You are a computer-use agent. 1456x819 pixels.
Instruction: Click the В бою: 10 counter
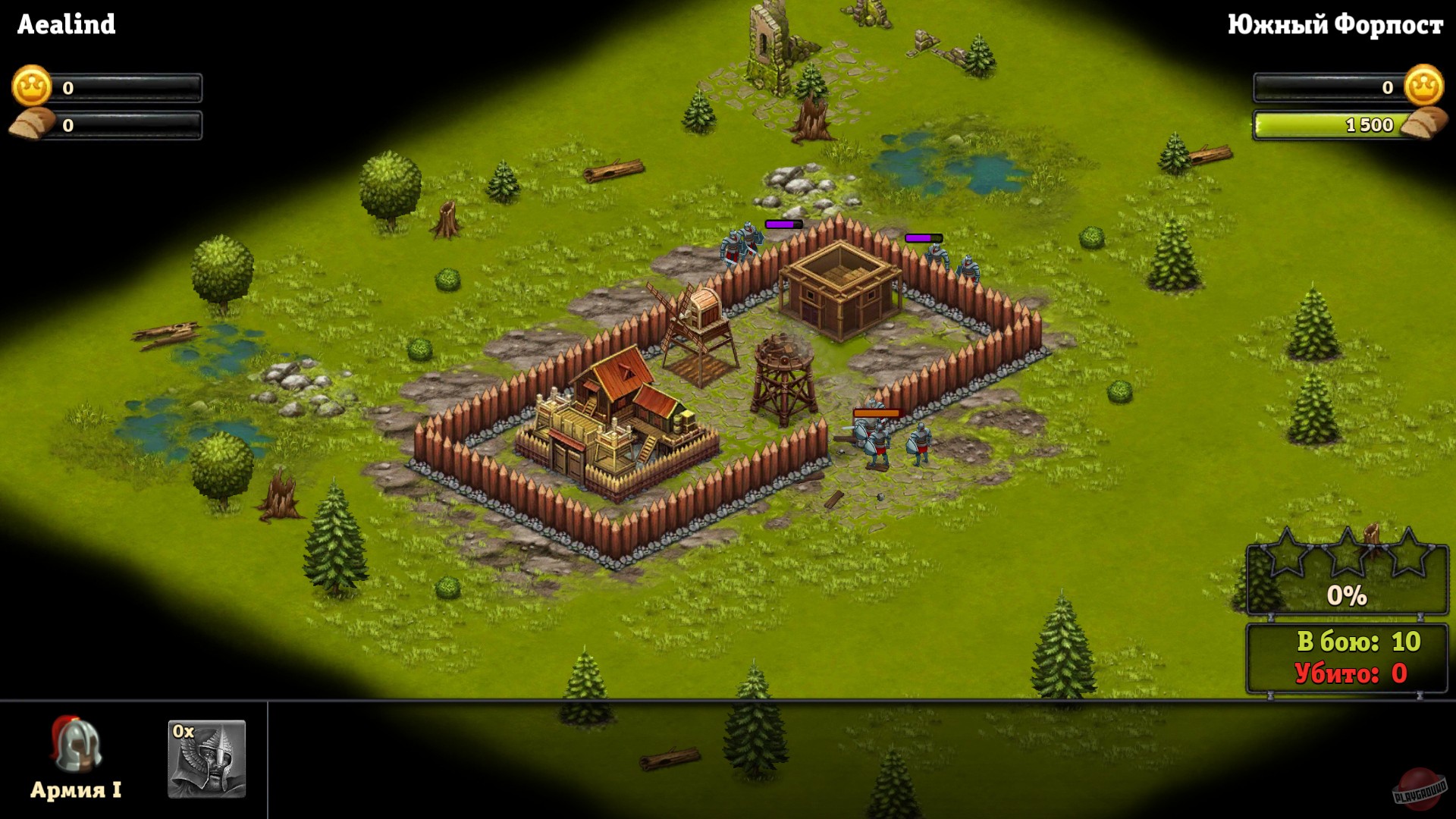[x=1359, y=642]
